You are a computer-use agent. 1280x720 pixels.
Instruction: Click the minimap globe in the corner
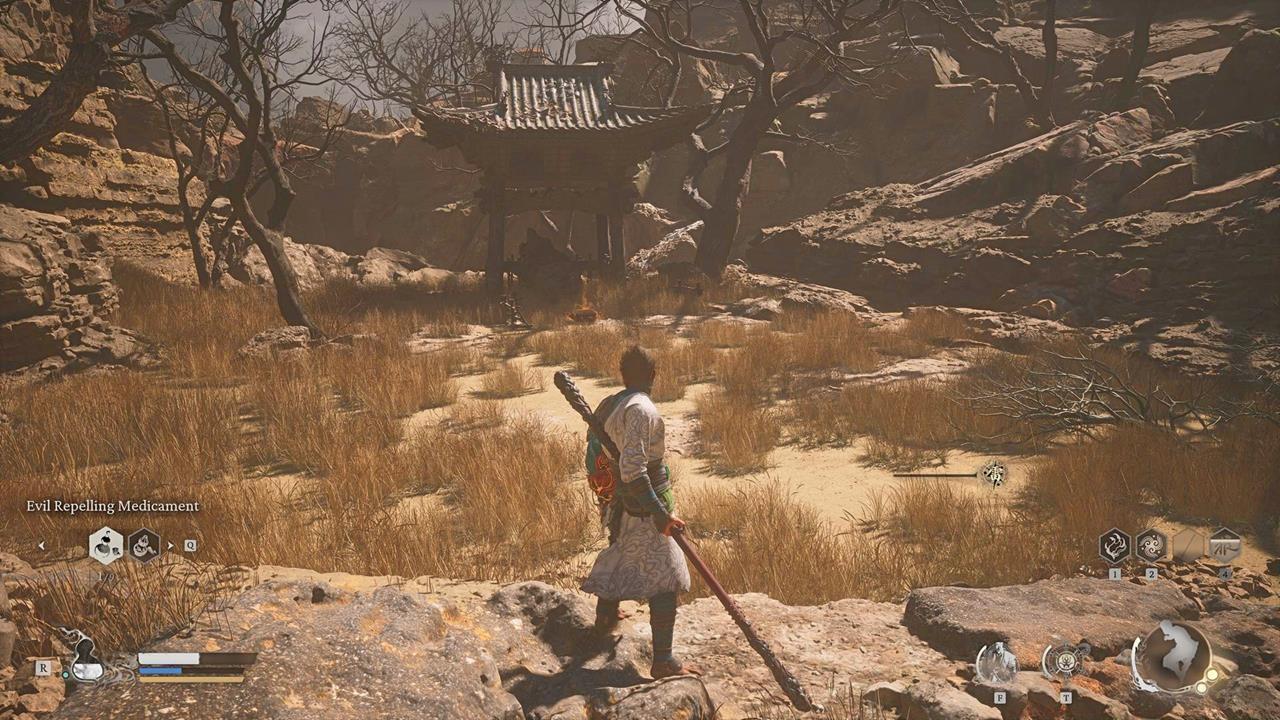(1171, 661)
